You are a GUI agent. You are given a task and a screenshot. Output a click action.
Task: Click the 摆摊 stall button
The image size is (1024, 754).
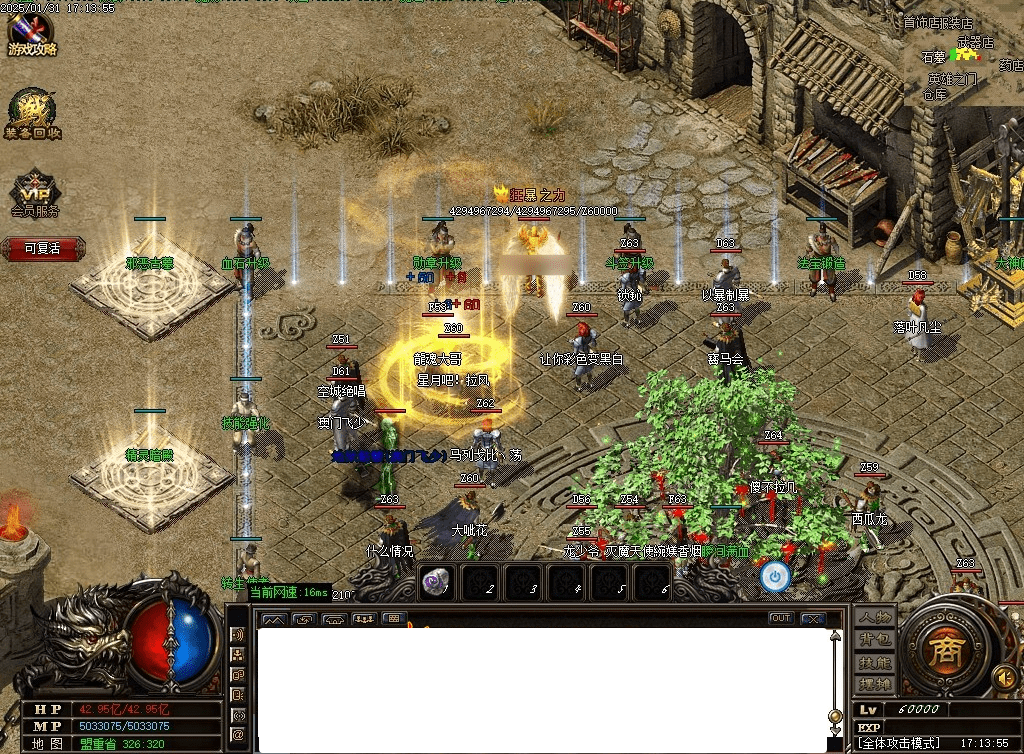[873, 685]
